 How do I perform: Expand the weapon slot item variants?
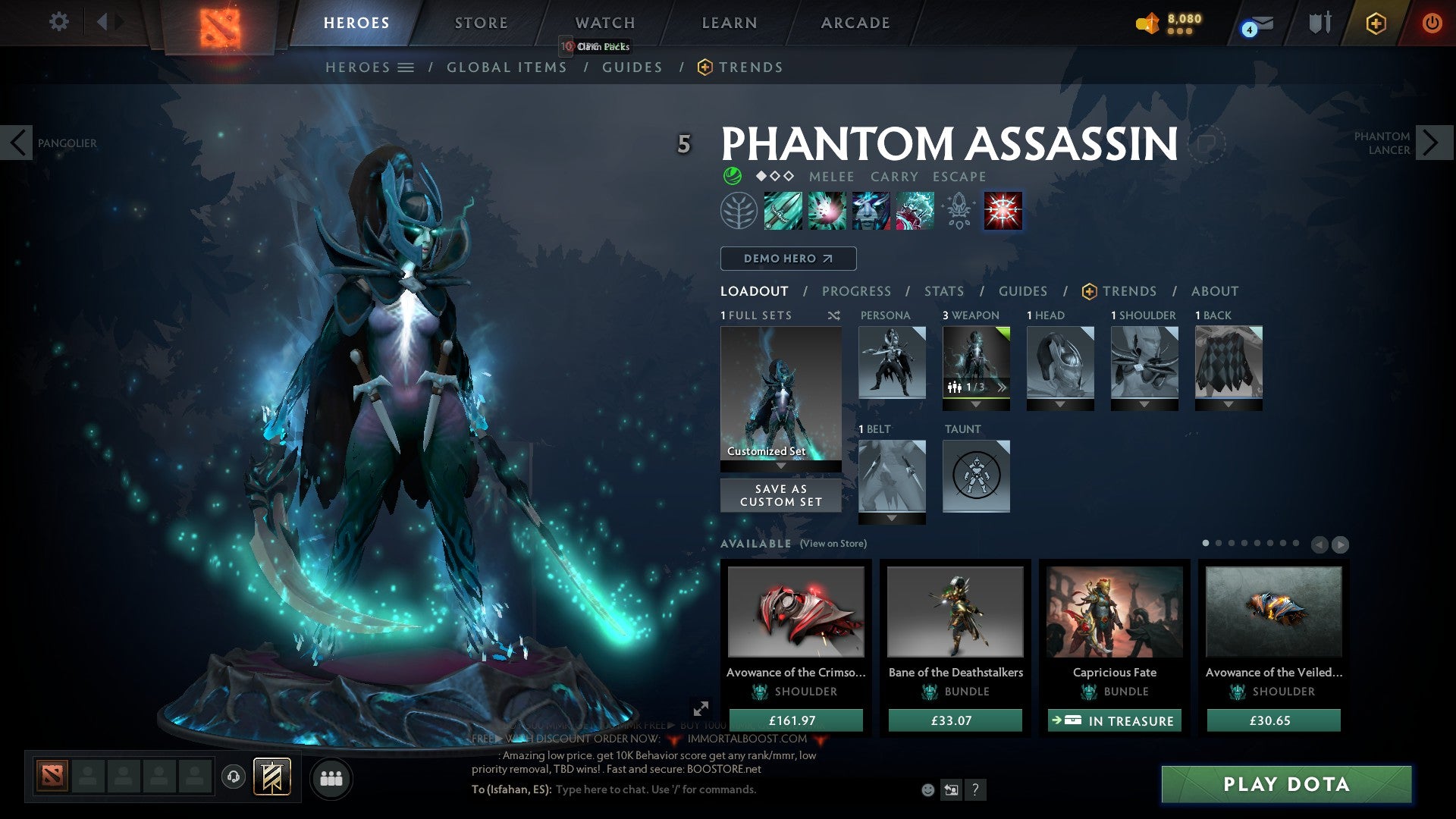coord(1001,387)
